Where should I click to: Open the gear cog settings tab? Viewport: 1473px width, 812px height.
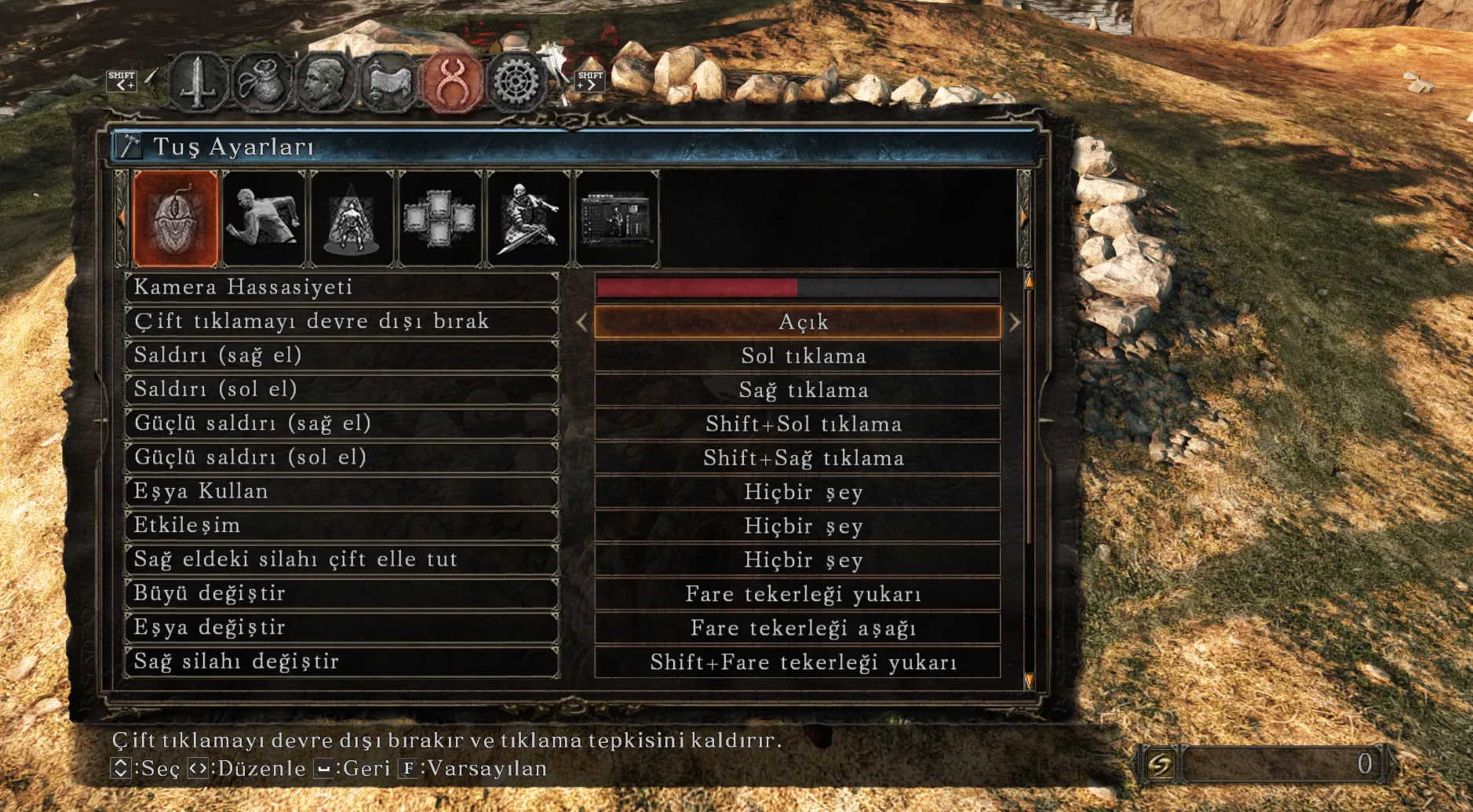[516, 81]
